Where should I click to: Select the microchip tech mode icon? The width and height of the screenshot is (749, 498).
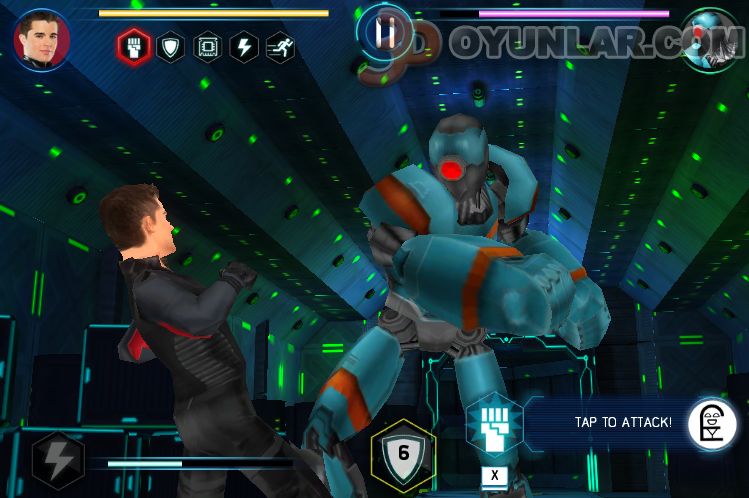[208, 47]
